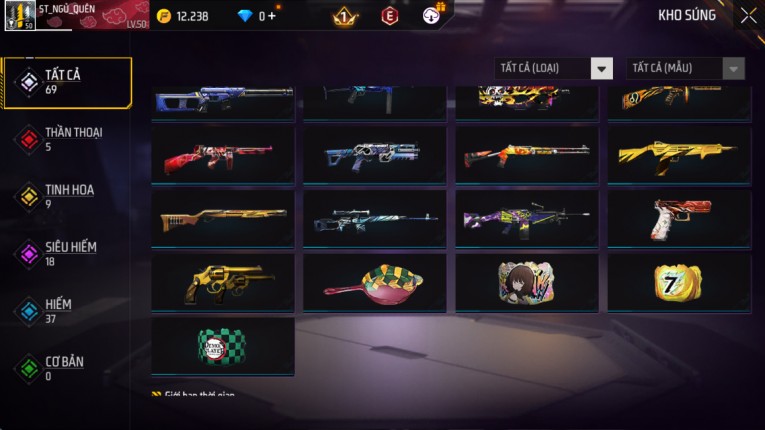Pick the green and yellow frying pan skin
Viewport: 765px width, 430px height.
pos(375,282)
